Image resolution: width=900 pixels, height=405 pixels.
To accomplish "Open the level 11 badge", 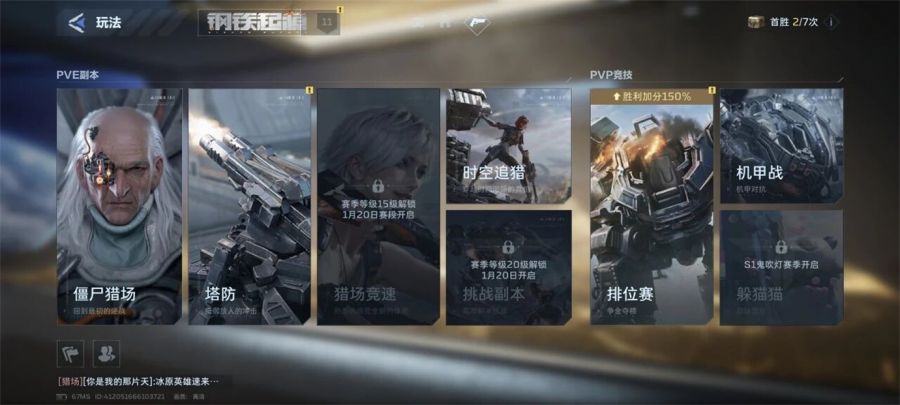I will (x=327, y=22).
